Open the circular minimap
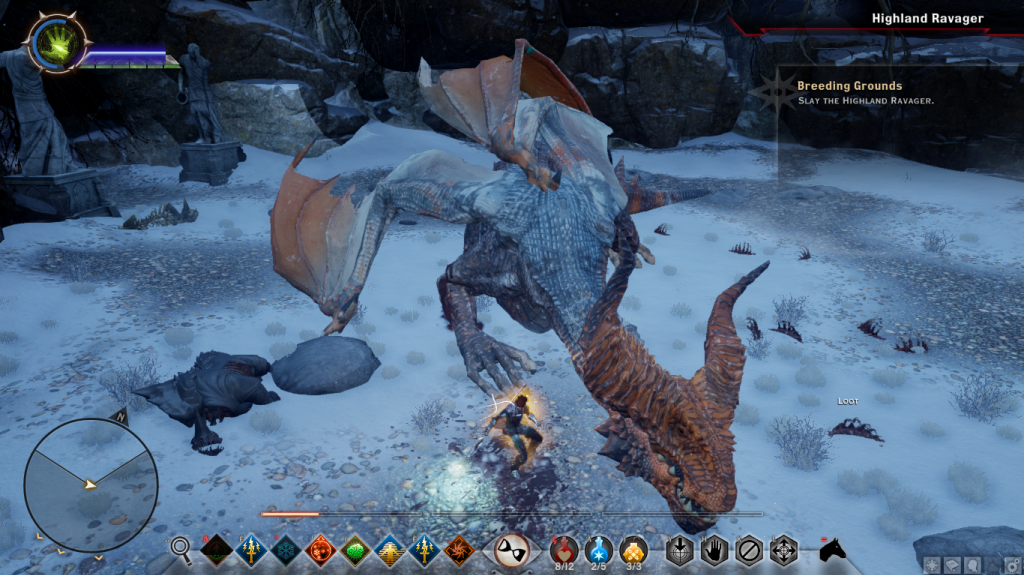Screen dimensions: 1024x575 coord(91,485)
